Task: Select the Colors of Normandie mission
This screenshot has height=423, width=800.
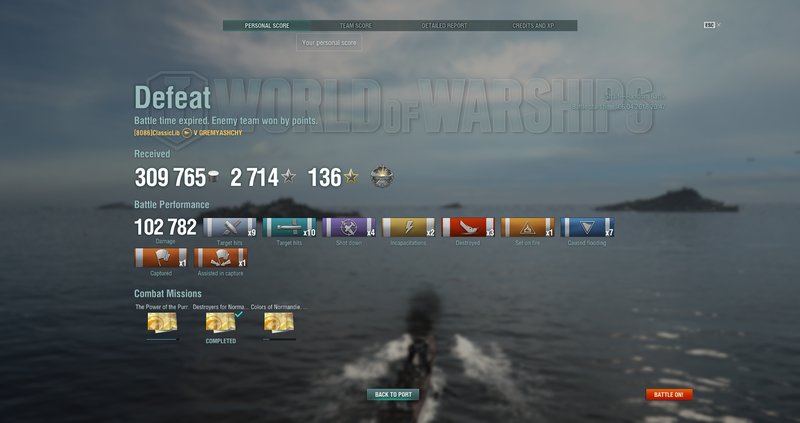Action: click(x=278, y=322)
